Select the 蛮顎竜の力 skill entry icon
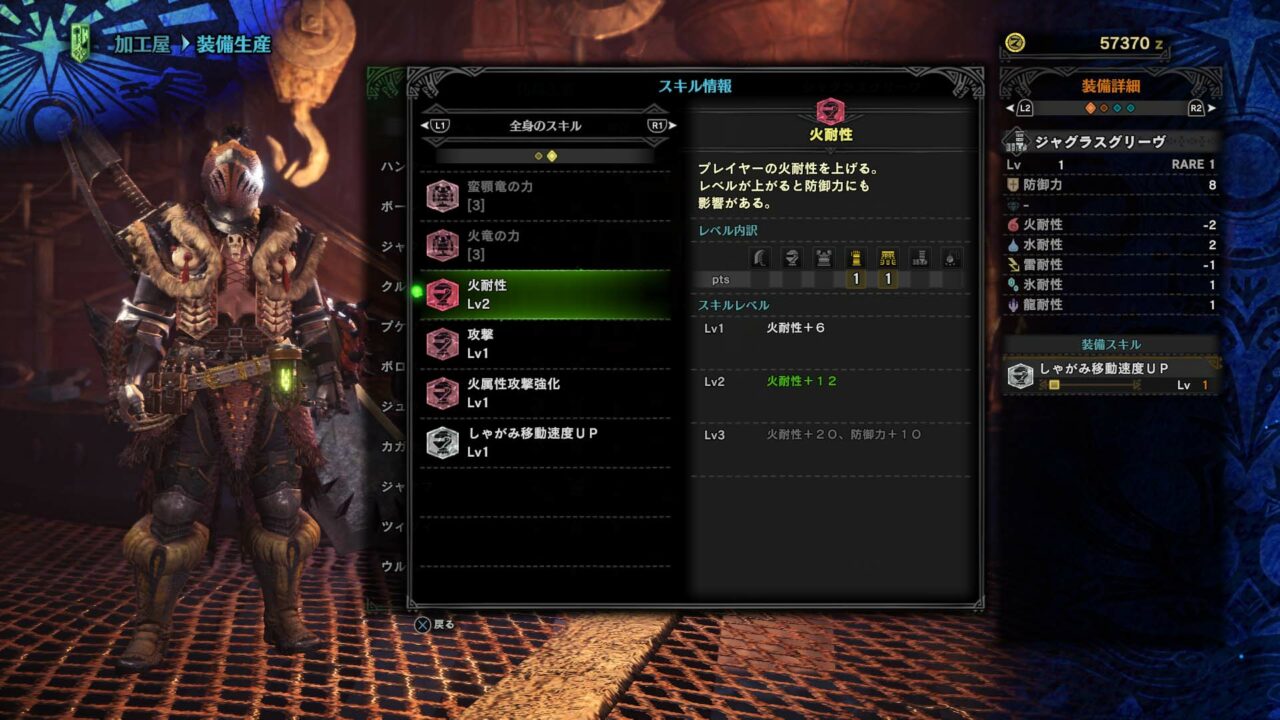The width and height of the screenshot is (1280, 720). pyautogui.click(x=442, y=196)
